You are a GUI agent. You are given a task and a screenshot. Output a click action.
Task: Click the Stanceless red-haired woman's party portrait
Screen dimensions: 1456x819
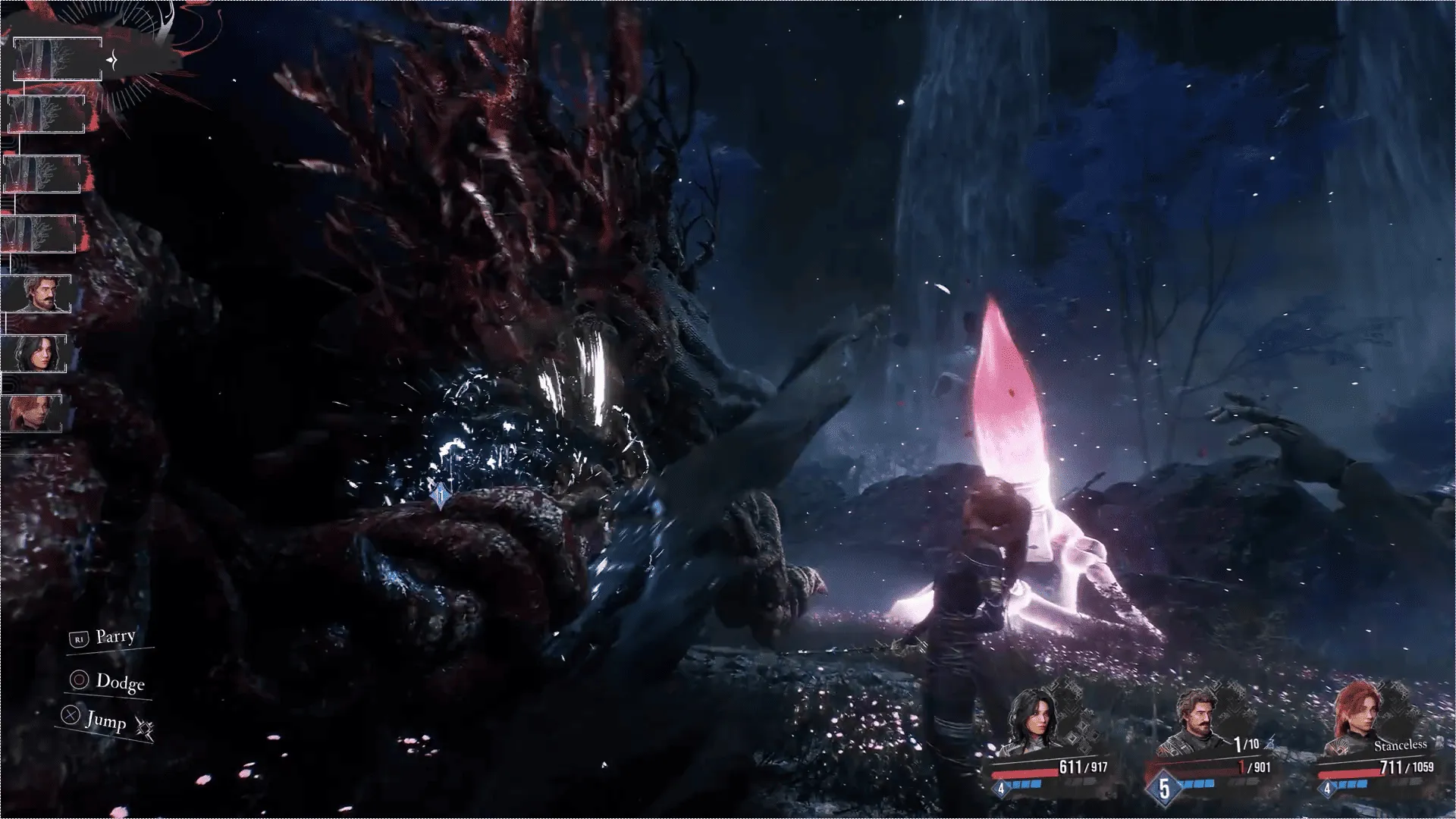[1354, 717]
